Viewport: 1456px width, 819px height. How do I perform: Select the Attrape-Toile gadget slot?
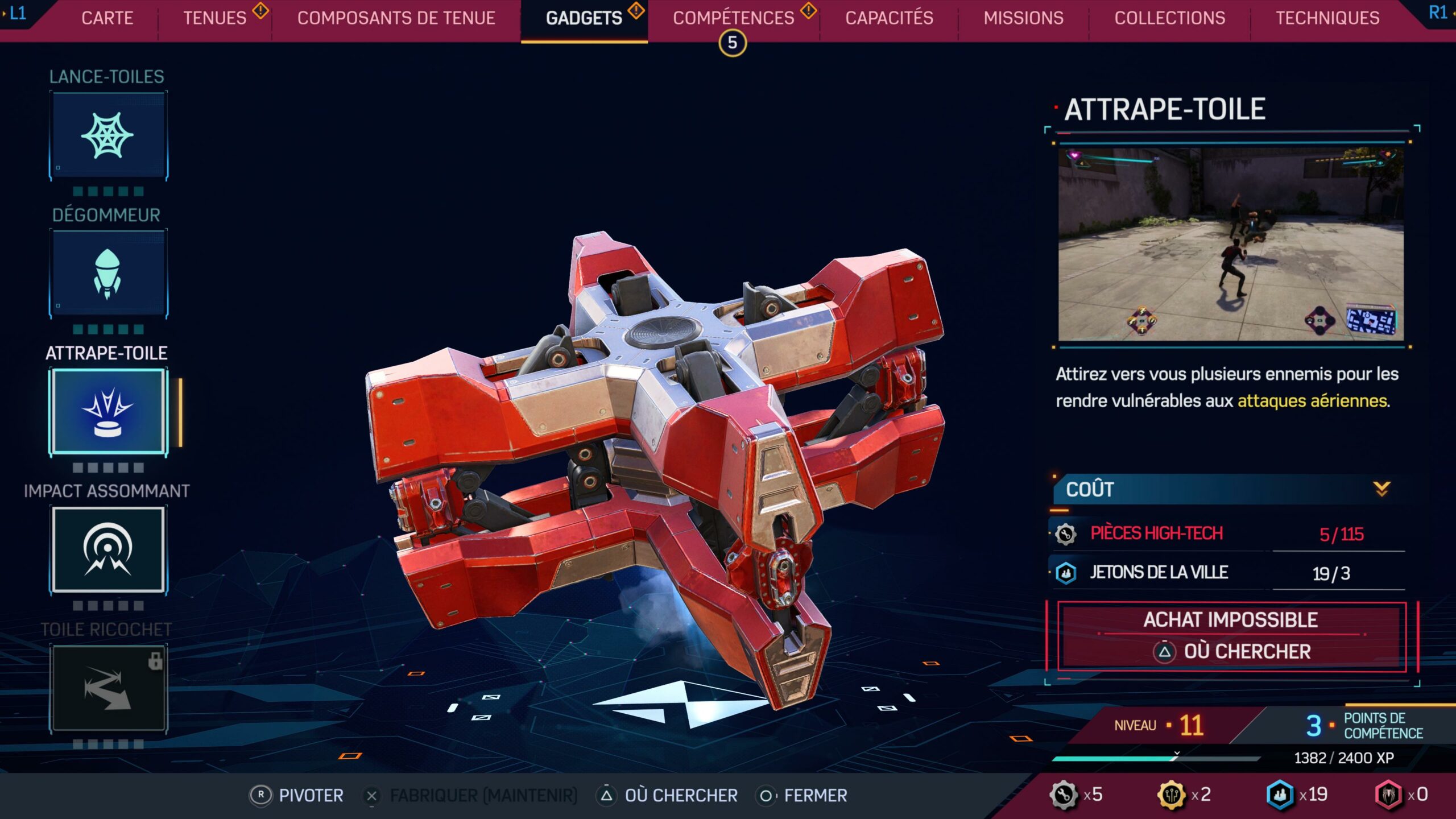tap(108, 412)
